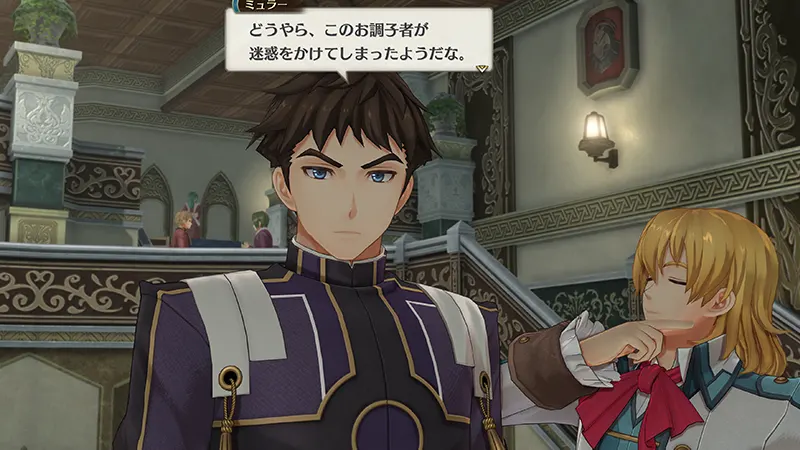Advance Mueller's speech bubble dialogue
The height and width of the screenshot is (450, 800).
[357, 42]
